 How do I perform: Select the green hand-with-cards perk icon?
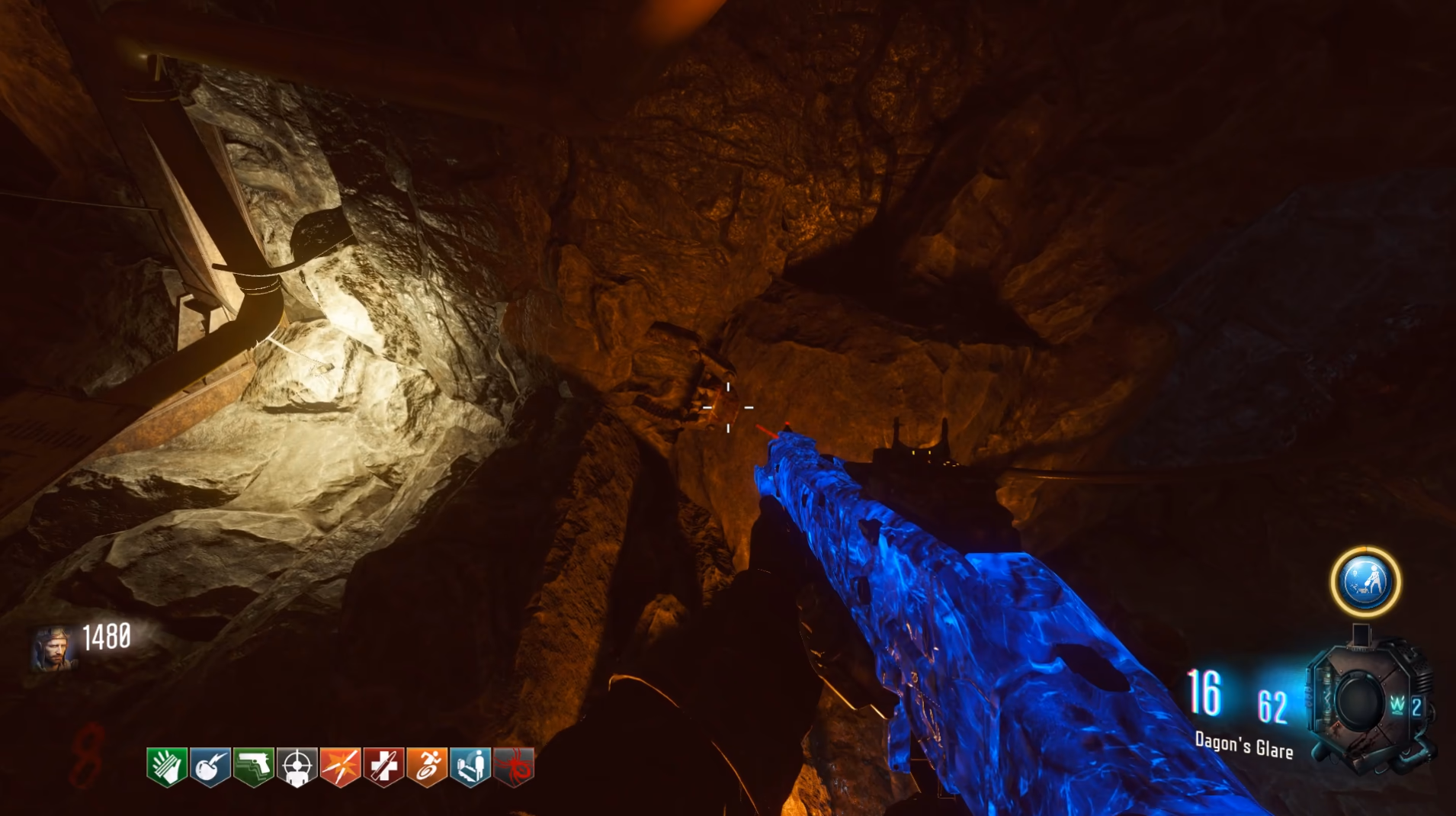(167, 766)
